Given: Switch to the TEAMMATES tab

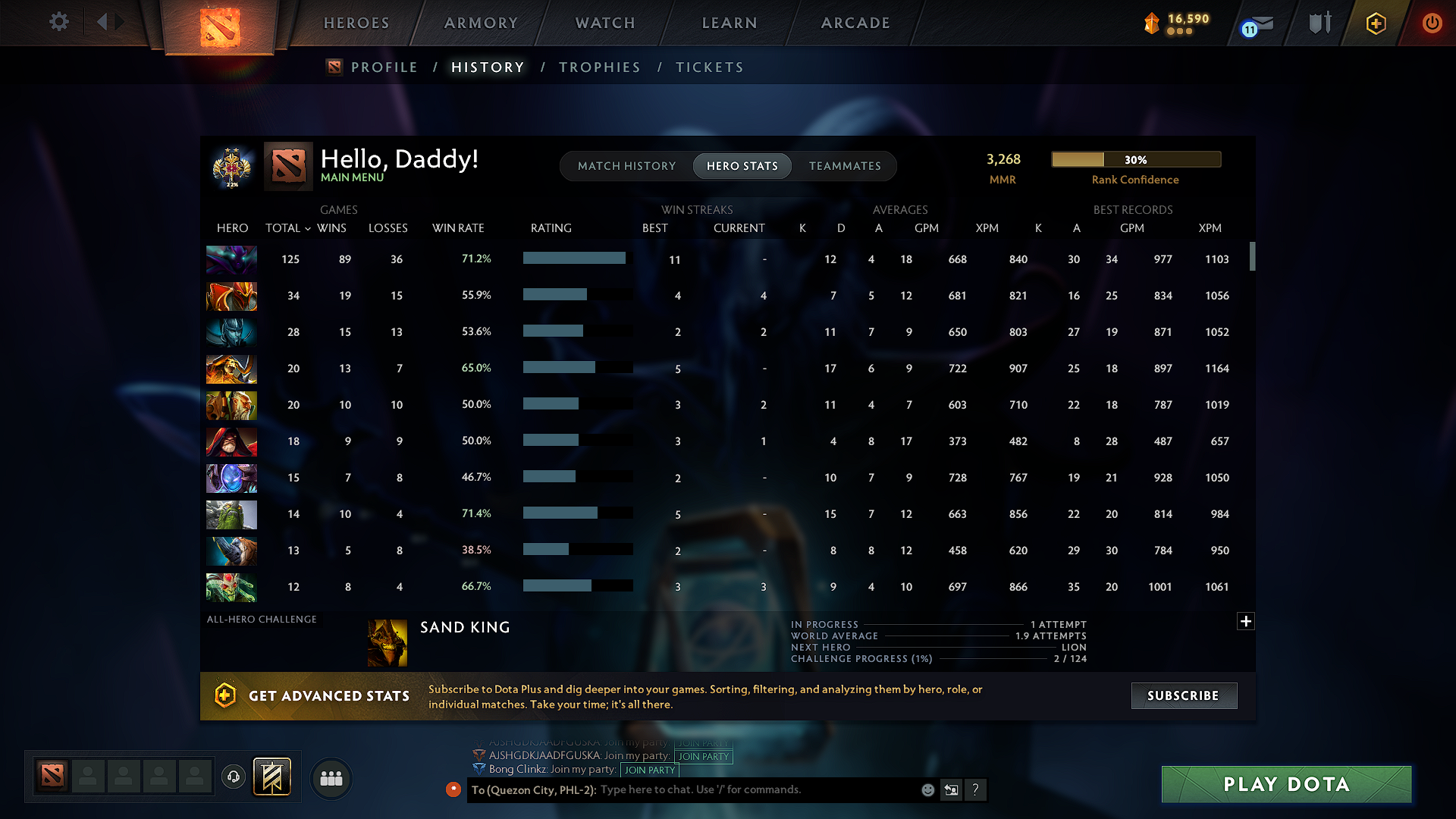Looking at the screenshot, I should [x=844, y=165].
